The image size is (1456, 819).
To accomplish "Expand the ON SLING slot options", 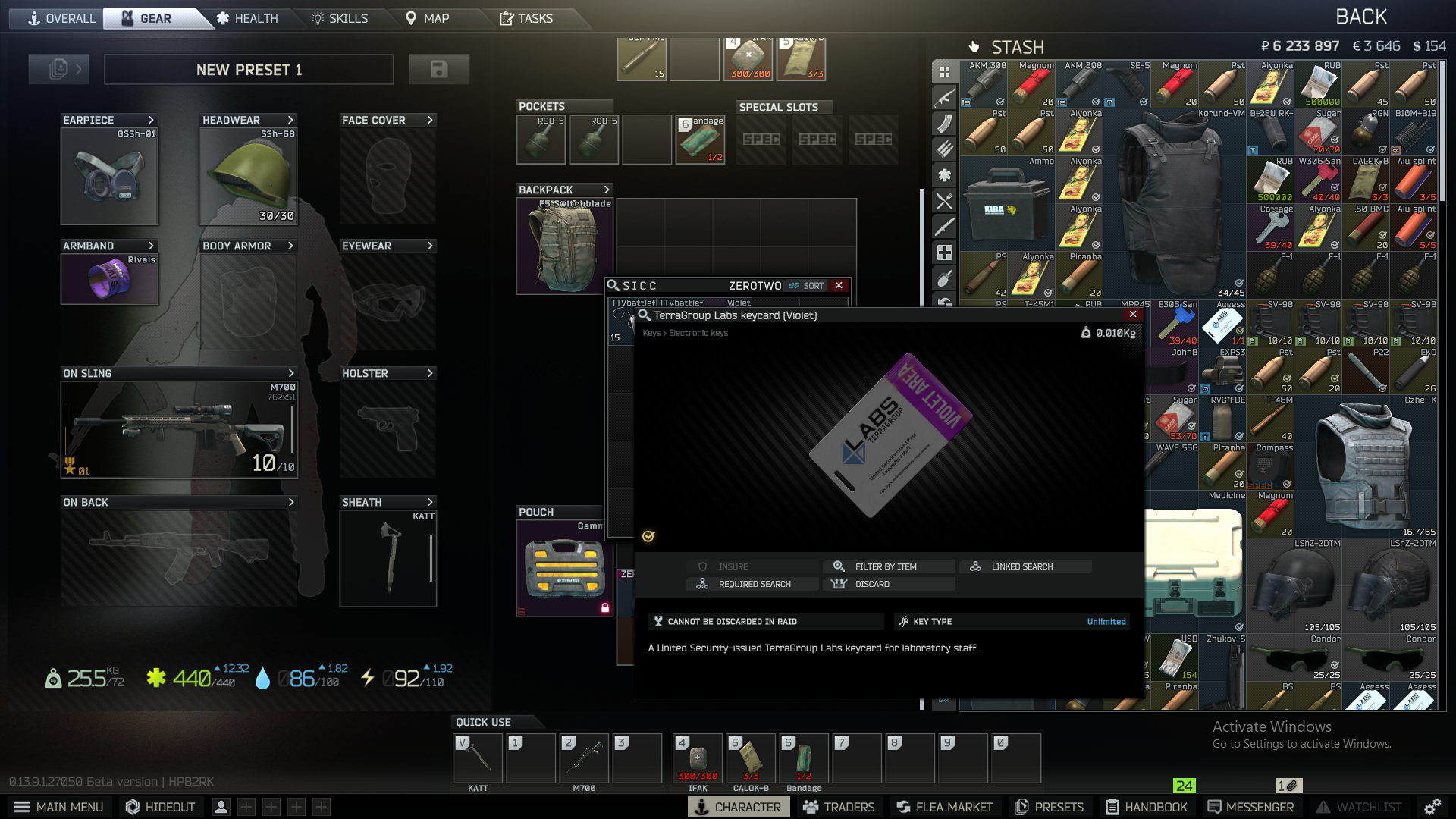I will (x=290, y=373).
